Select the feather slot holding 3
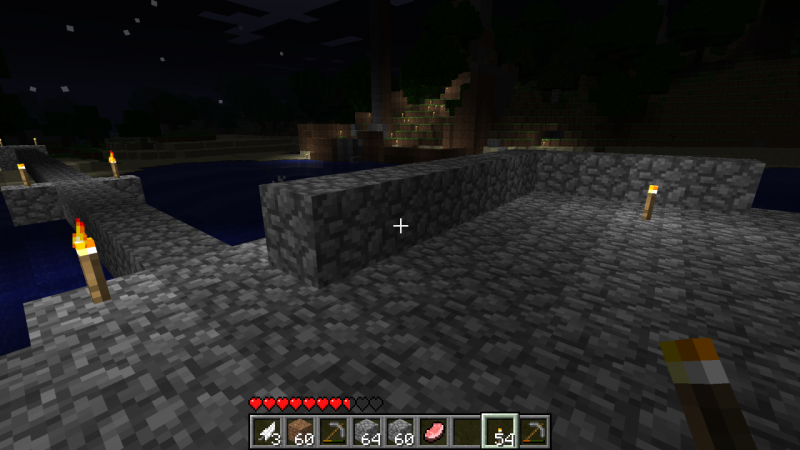 click(266, 431)
